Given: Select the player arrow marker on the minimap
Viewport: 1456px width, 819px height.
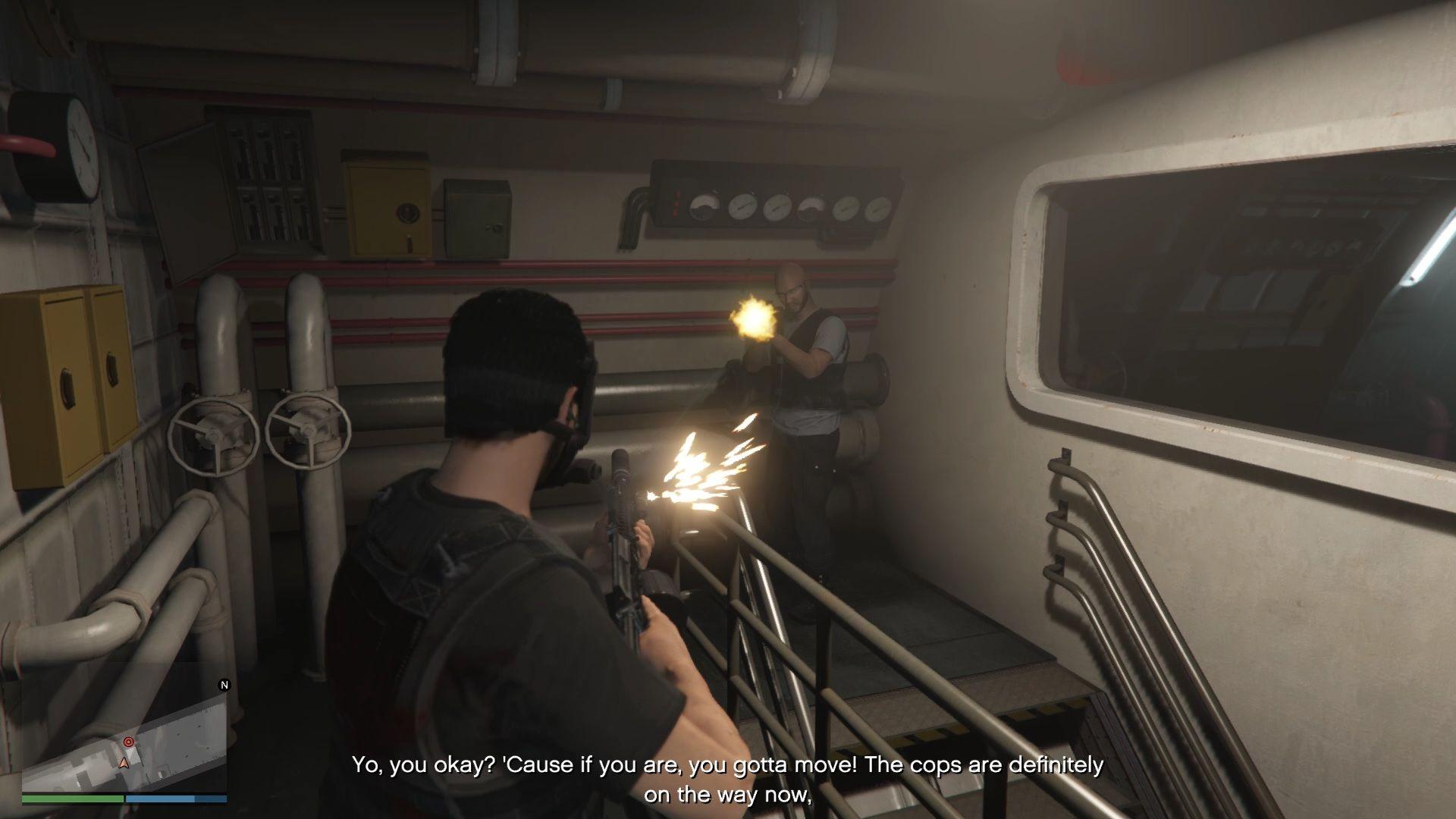Looking at the screenshot, I should tap(125, 762).
